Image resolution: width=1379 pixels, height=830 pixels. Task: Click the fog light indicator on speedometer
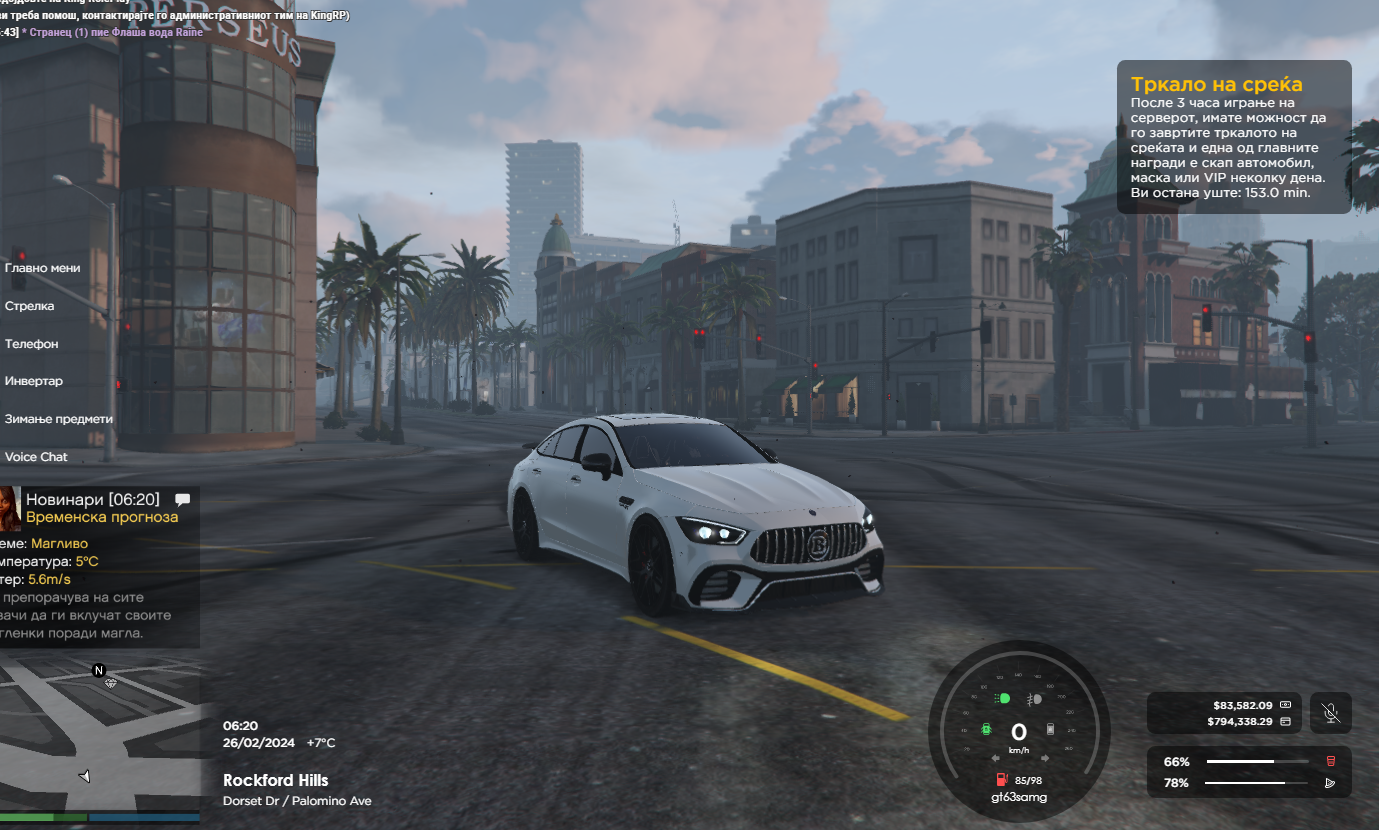tap(1035, 699)
